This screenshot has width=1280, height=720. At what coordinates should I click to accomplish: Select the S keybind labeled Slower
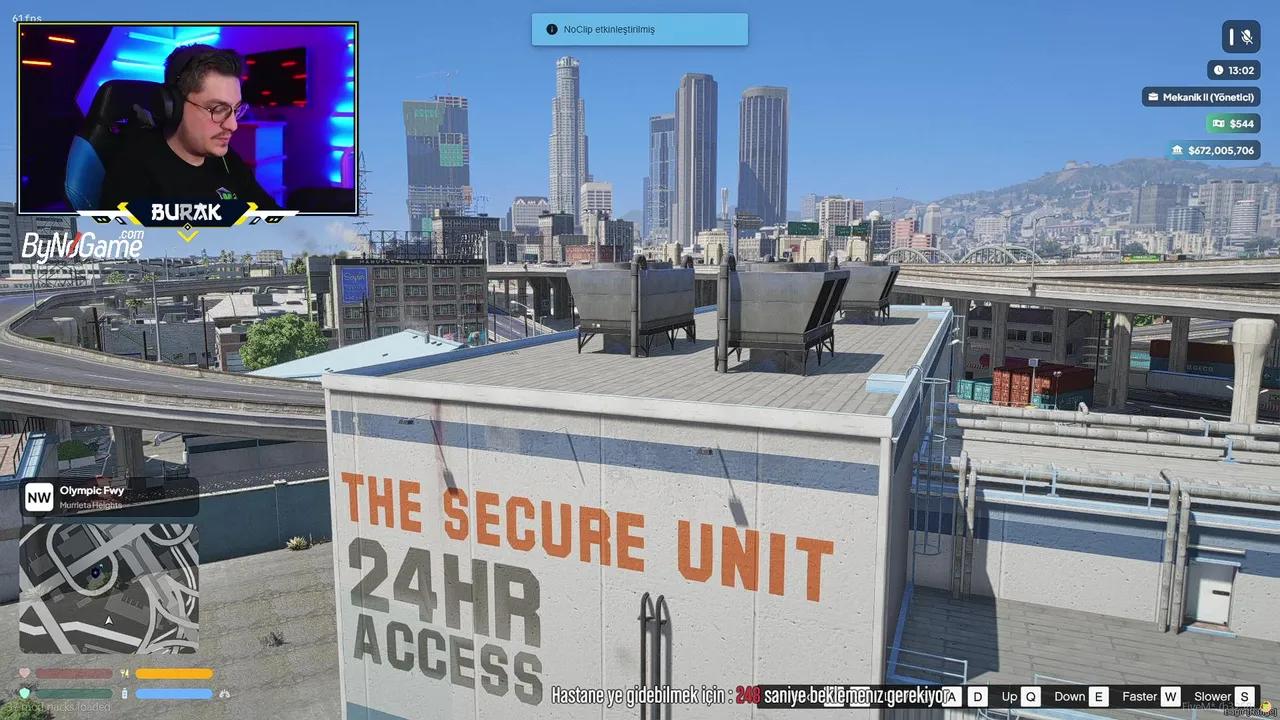click(x=1243, y=696)
